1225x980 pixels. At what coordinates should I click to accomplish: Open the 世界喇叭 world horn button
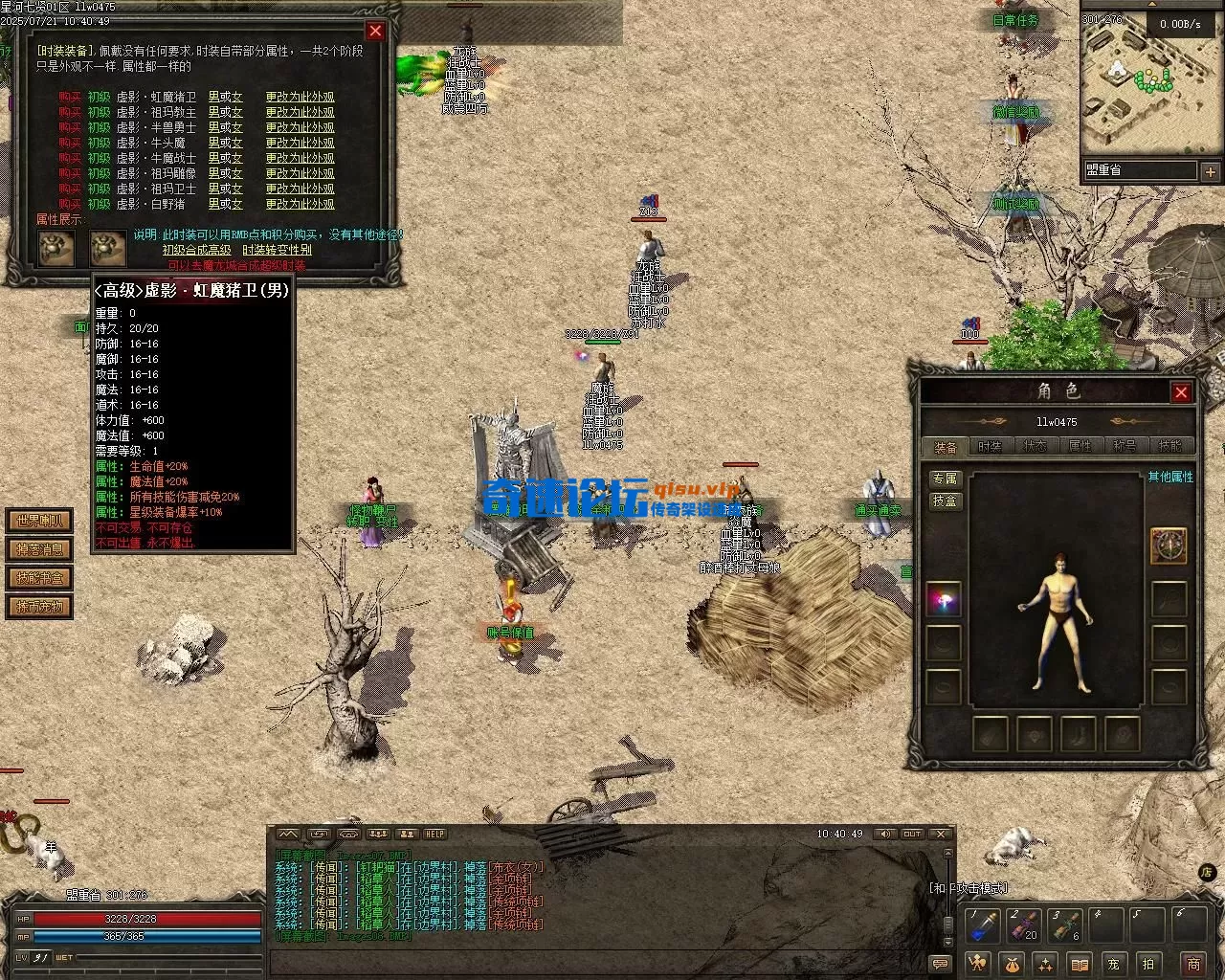(39, 521)
